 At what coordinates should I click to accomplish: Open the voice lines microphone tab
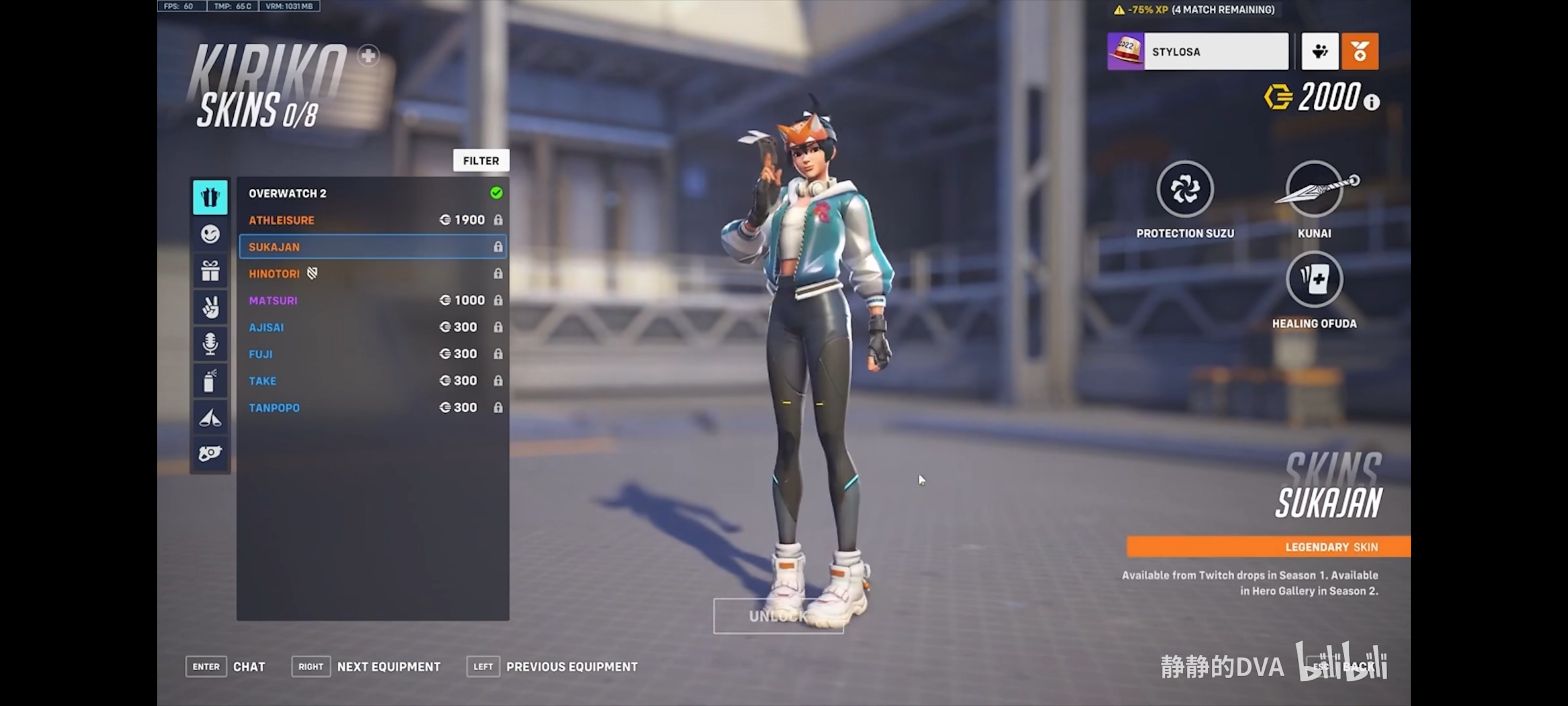pyautogui.click(x=210, y=344)
